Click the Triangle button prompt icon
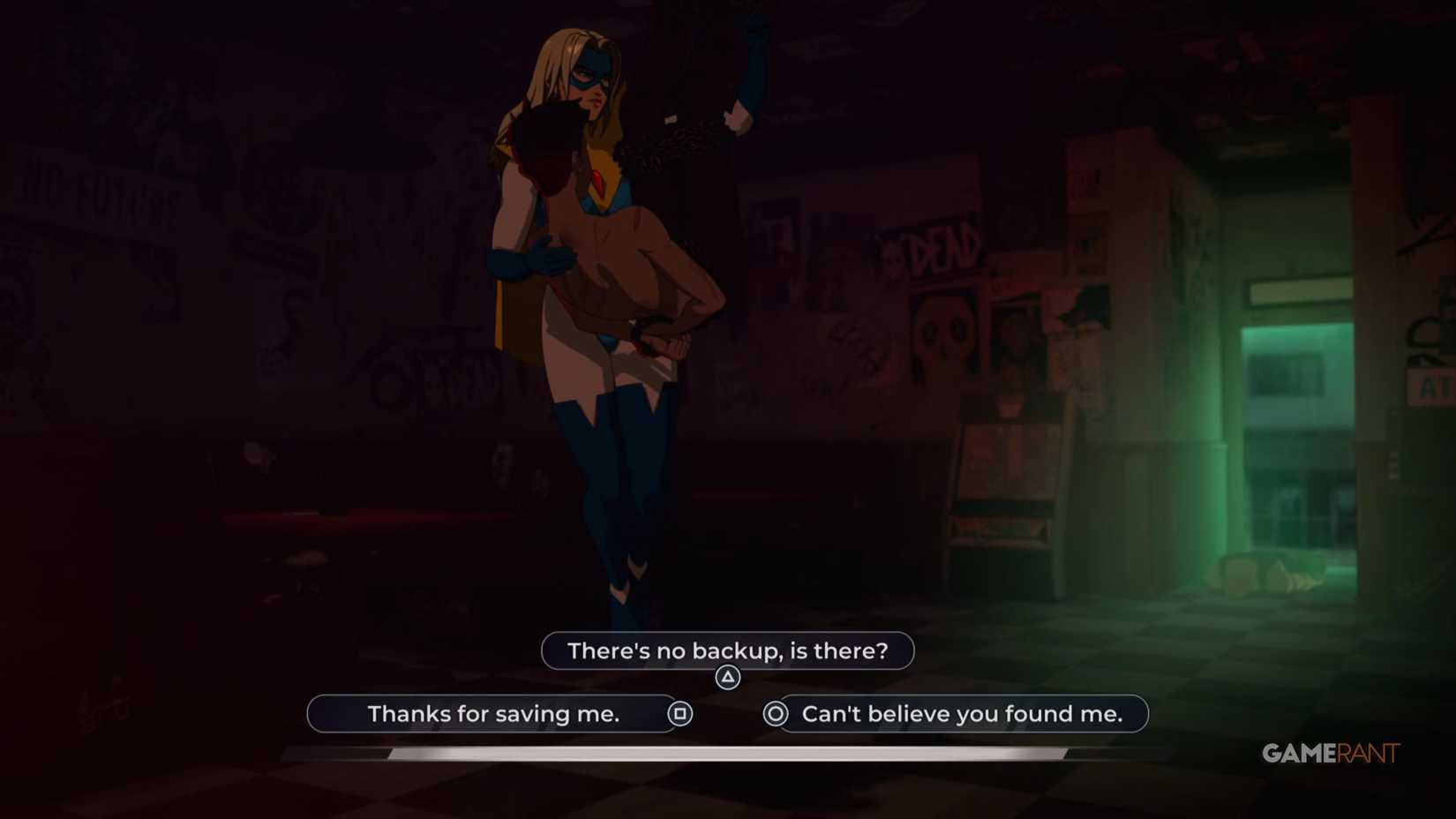Viewport: 1456px width, 819px height. pos(726,676)
